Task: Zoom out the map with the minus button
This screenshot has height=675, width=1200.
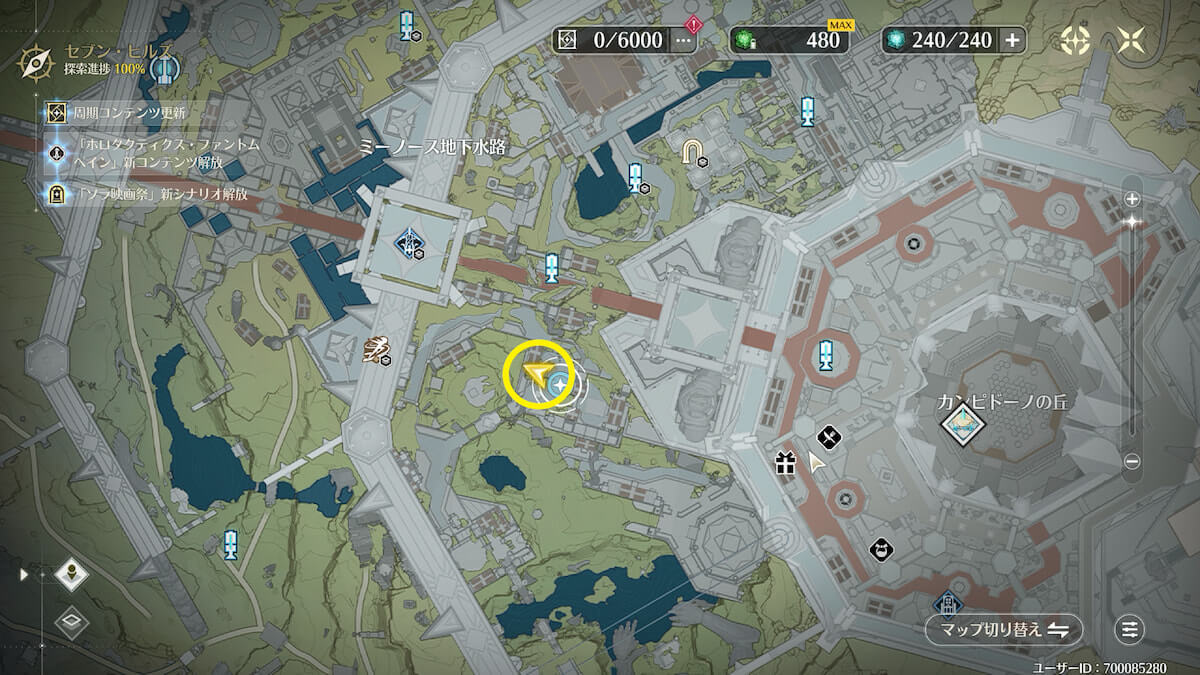Action: [1132, 461]
